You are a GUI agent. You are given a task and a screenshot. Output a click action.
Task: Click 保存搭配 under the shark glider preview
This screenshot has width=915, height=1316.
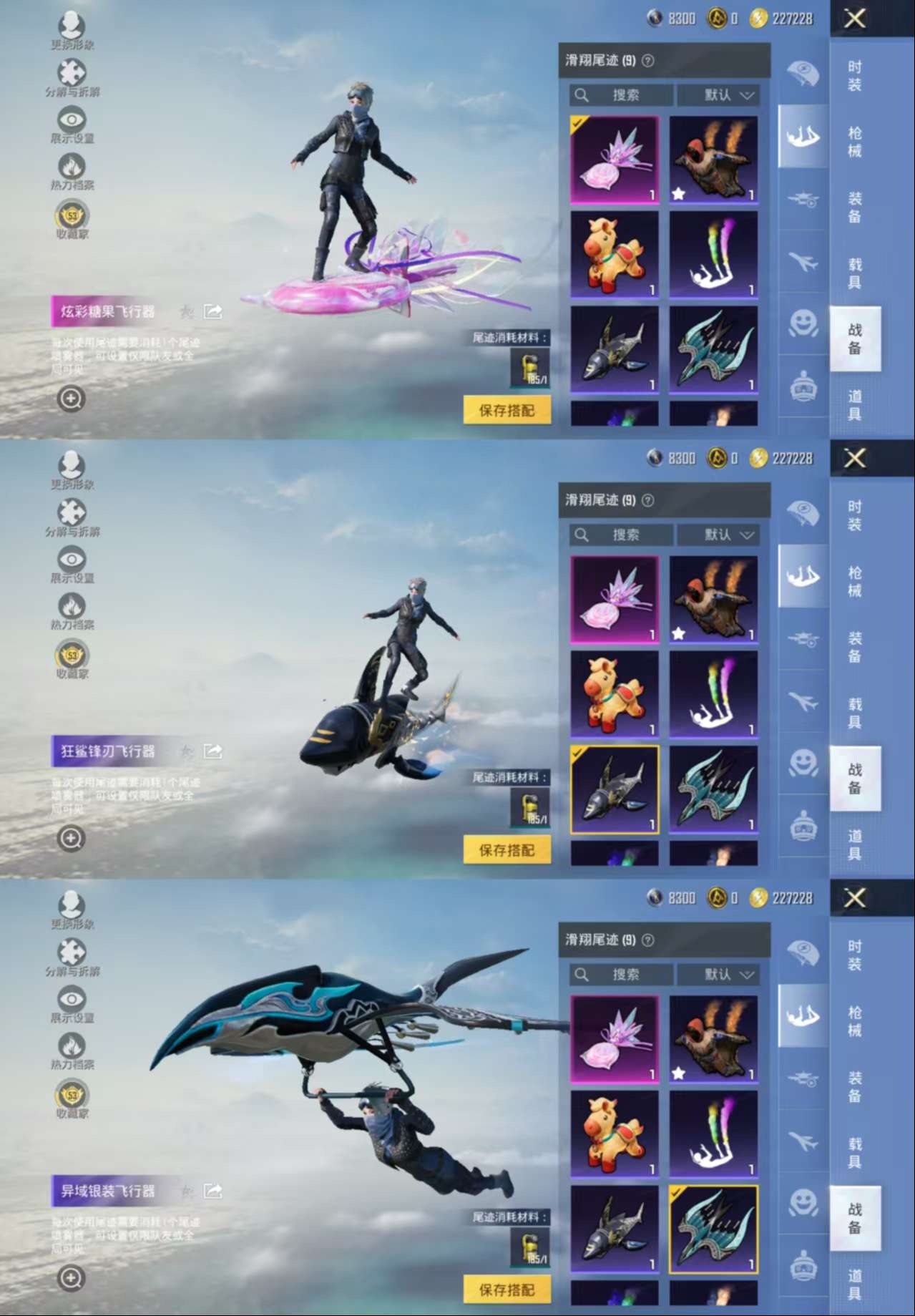tap(507, 850)
